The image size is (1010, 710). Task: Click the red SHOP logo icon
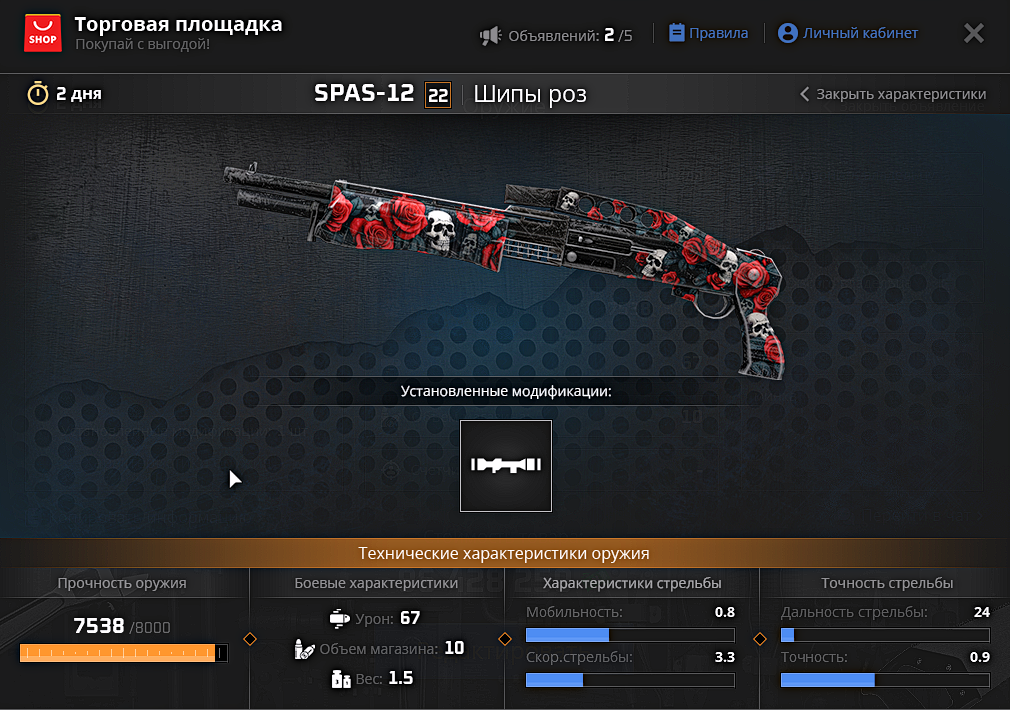coord(42,33)
